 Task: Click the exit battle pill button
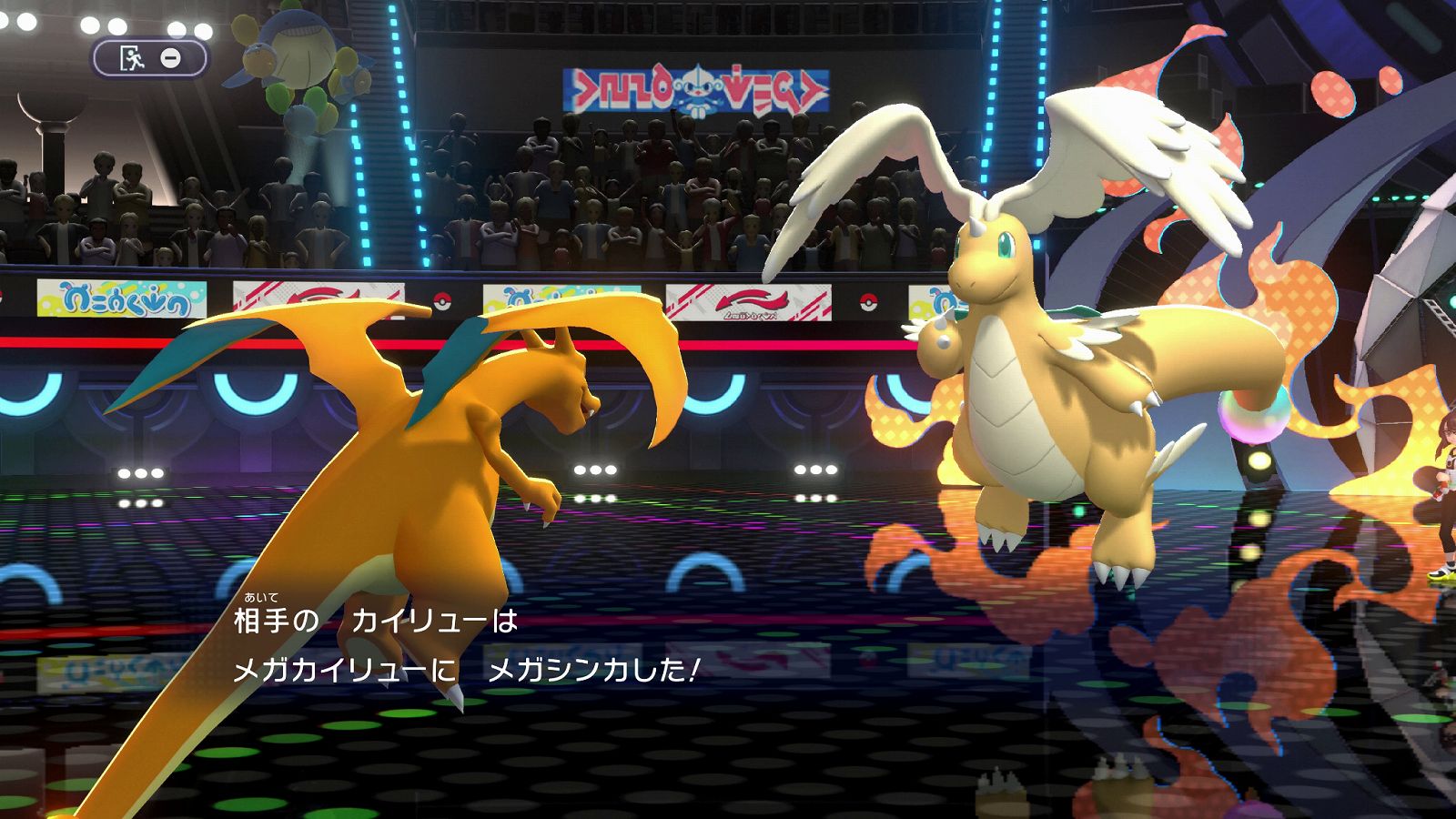coord(150,59)
